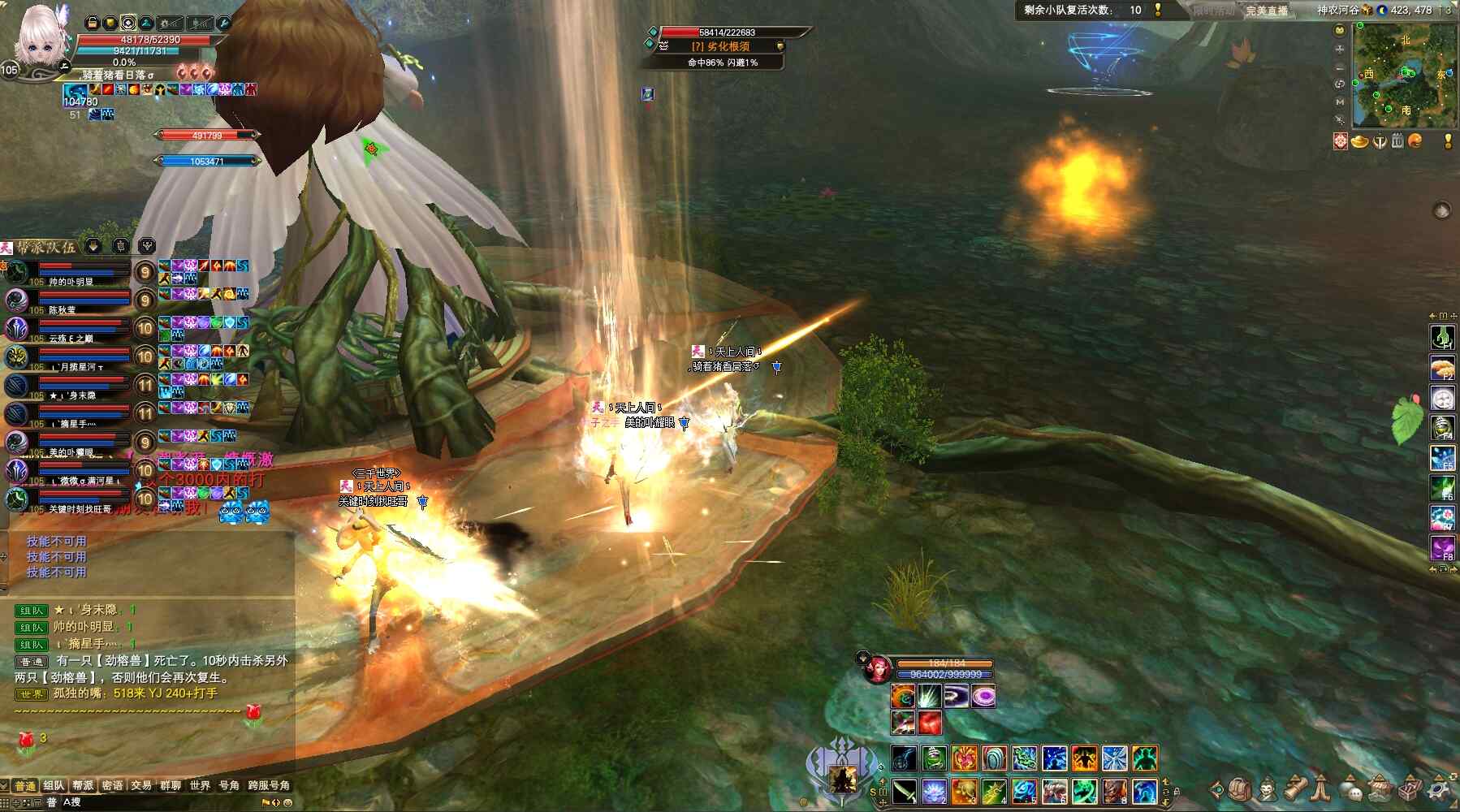Activate the green frog skill icon

(x=934, y=758)
